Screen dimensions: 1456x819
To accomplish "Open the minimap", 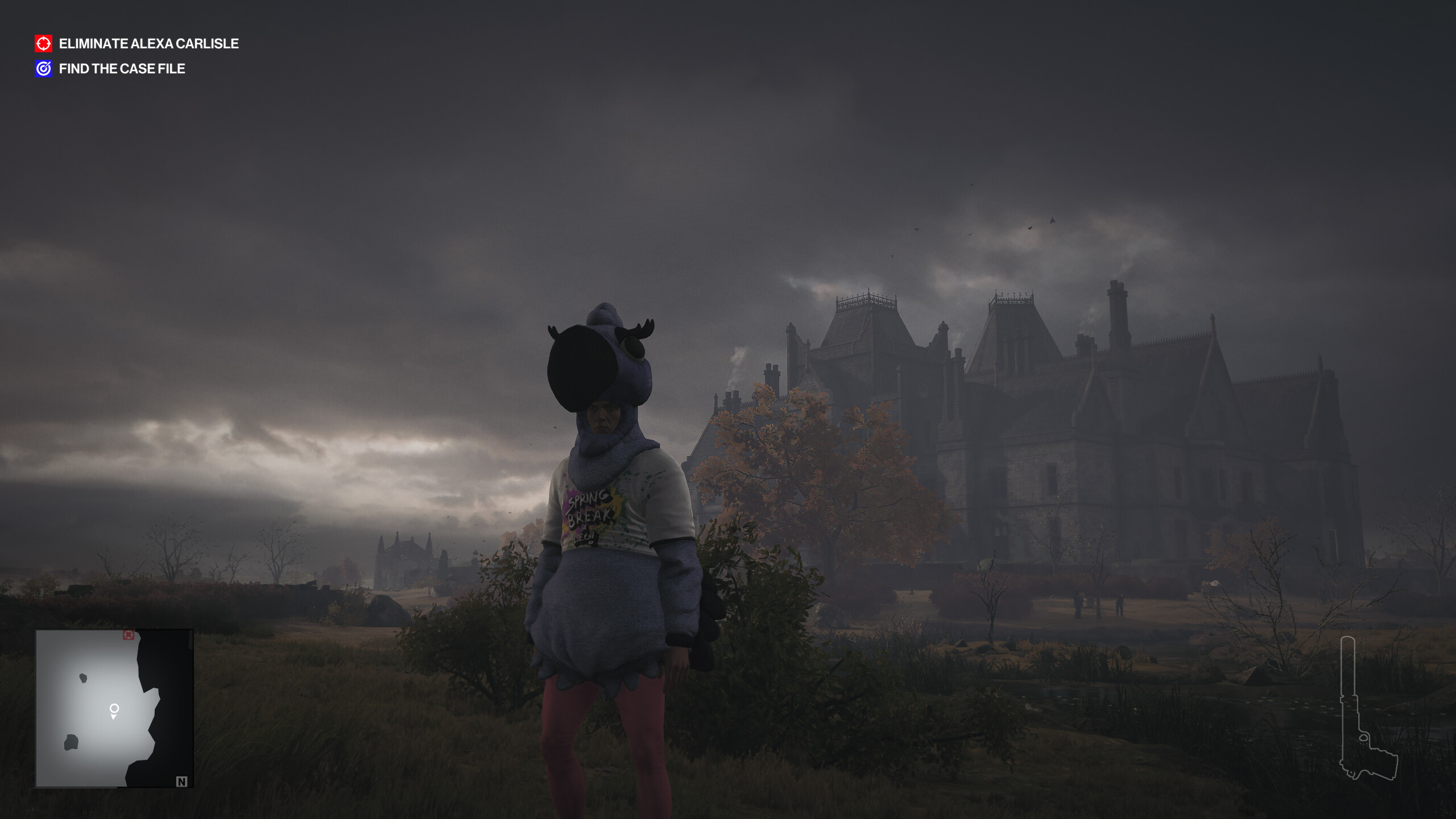I will coord(114,708).
